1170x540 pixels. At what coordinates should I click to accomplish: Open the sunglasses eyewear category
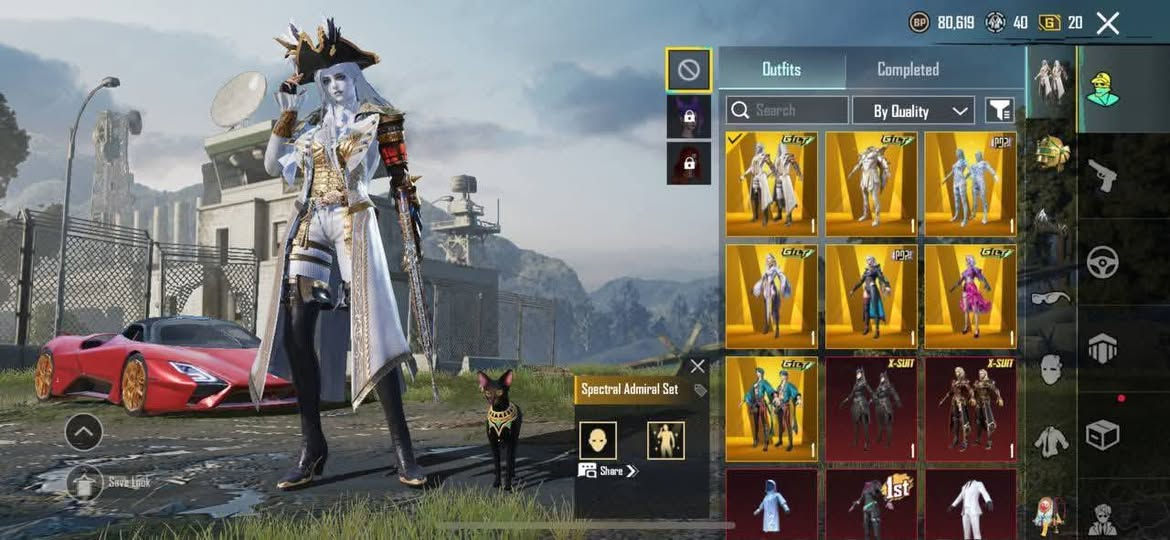(1051, 297)
